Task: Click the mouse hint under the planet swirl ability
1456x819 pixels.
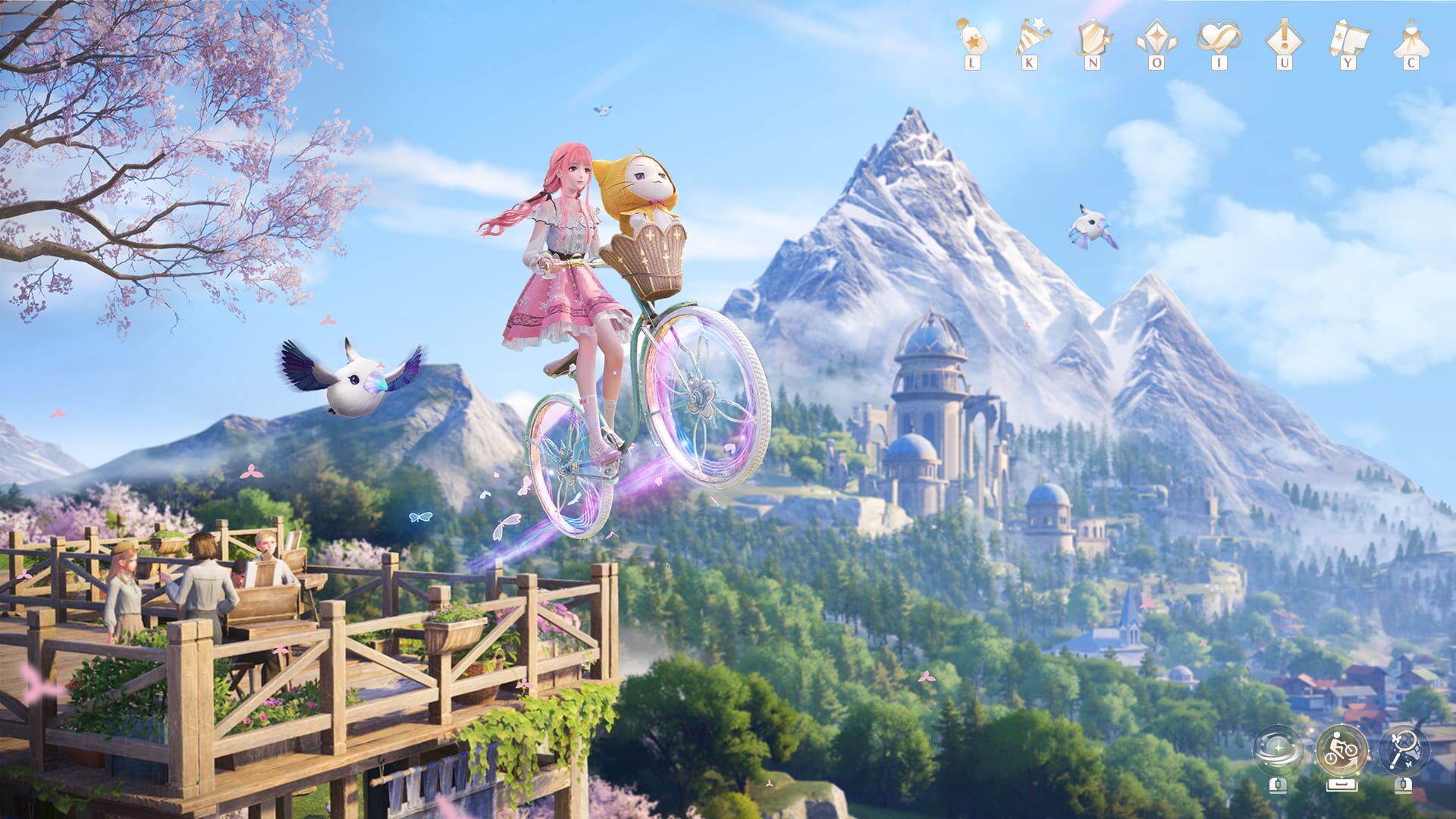Action: coord(1277,786)
